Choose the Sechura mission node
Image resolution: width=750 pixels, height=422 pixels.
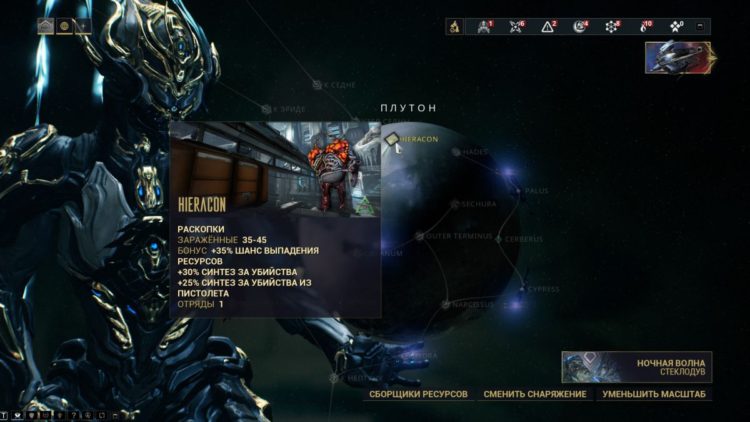(x=454, y=204)
